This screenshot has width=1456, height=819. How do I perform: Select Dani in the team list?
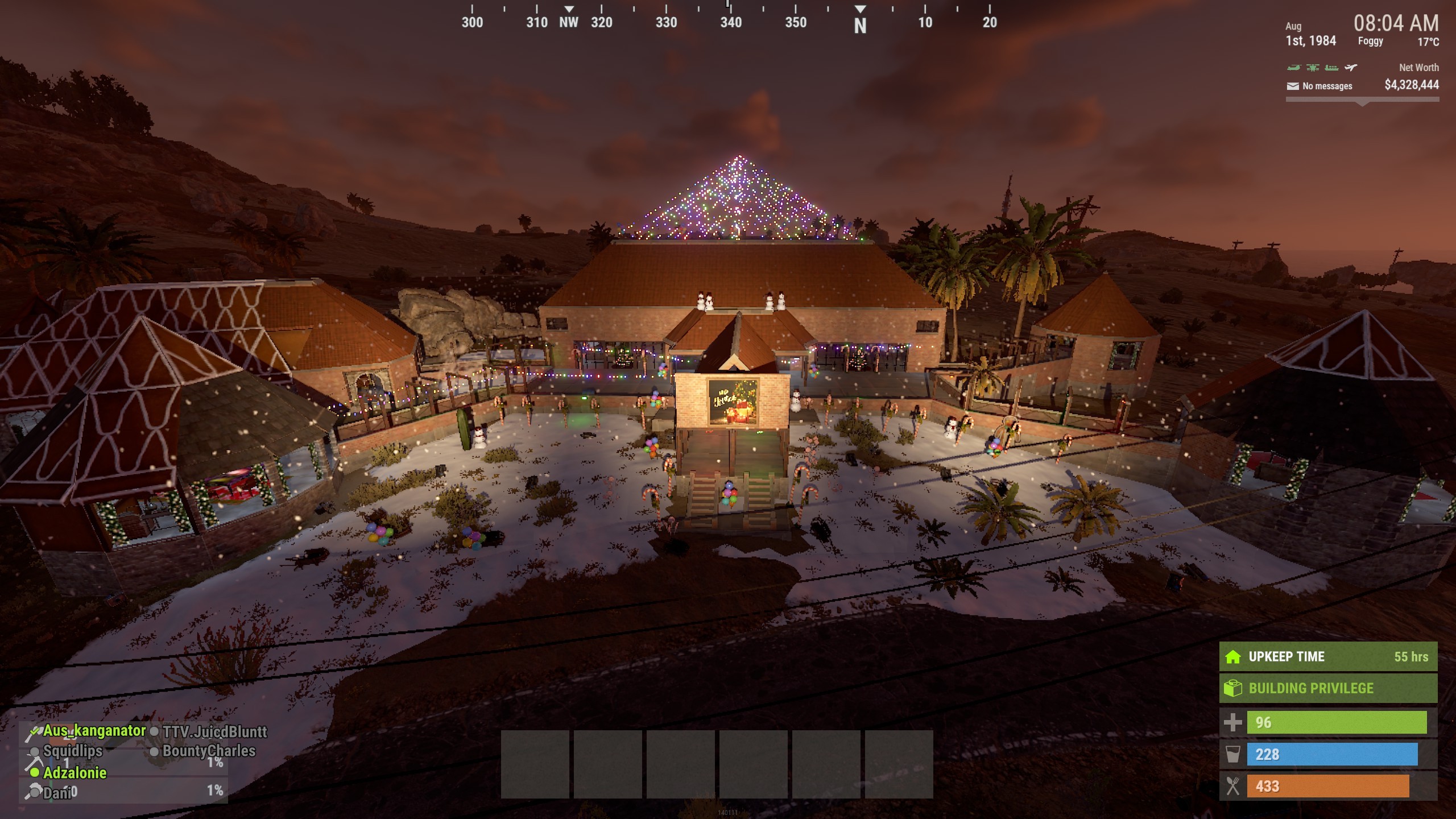point(57,792)
